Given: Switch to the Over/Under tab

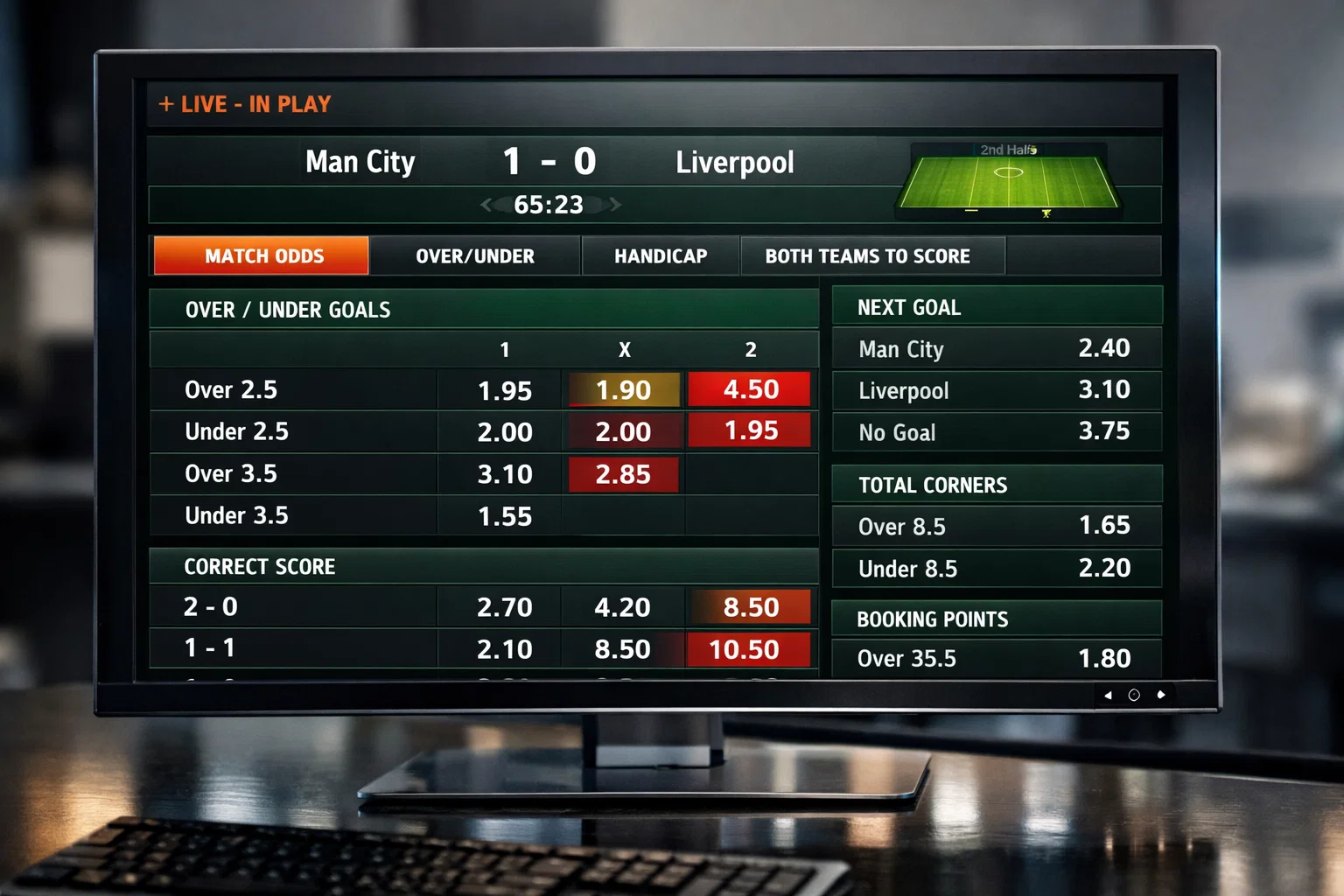Looking at the screenshot, I should [x=475, y=256].
